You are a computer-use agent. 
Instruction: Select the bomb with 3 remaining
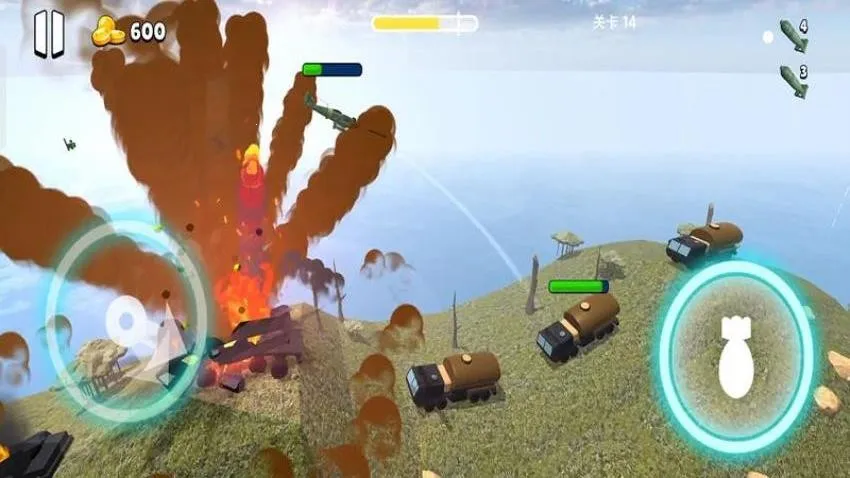793,80
